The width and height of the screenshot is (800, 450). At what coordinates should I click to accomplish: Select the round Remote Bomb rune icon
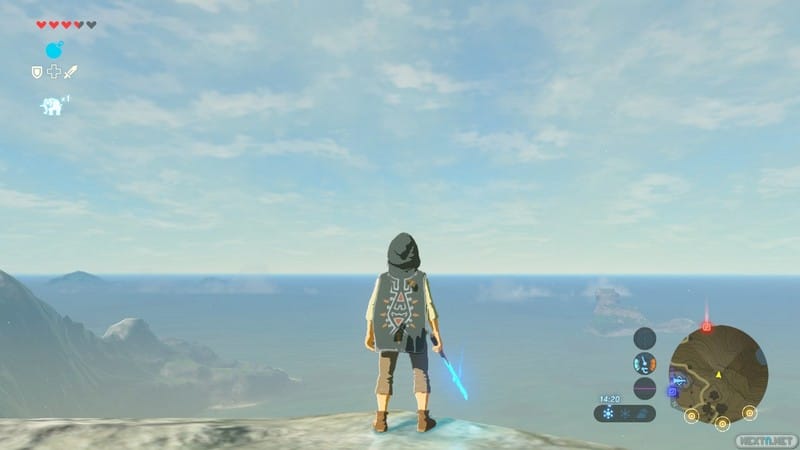point(54,49)
